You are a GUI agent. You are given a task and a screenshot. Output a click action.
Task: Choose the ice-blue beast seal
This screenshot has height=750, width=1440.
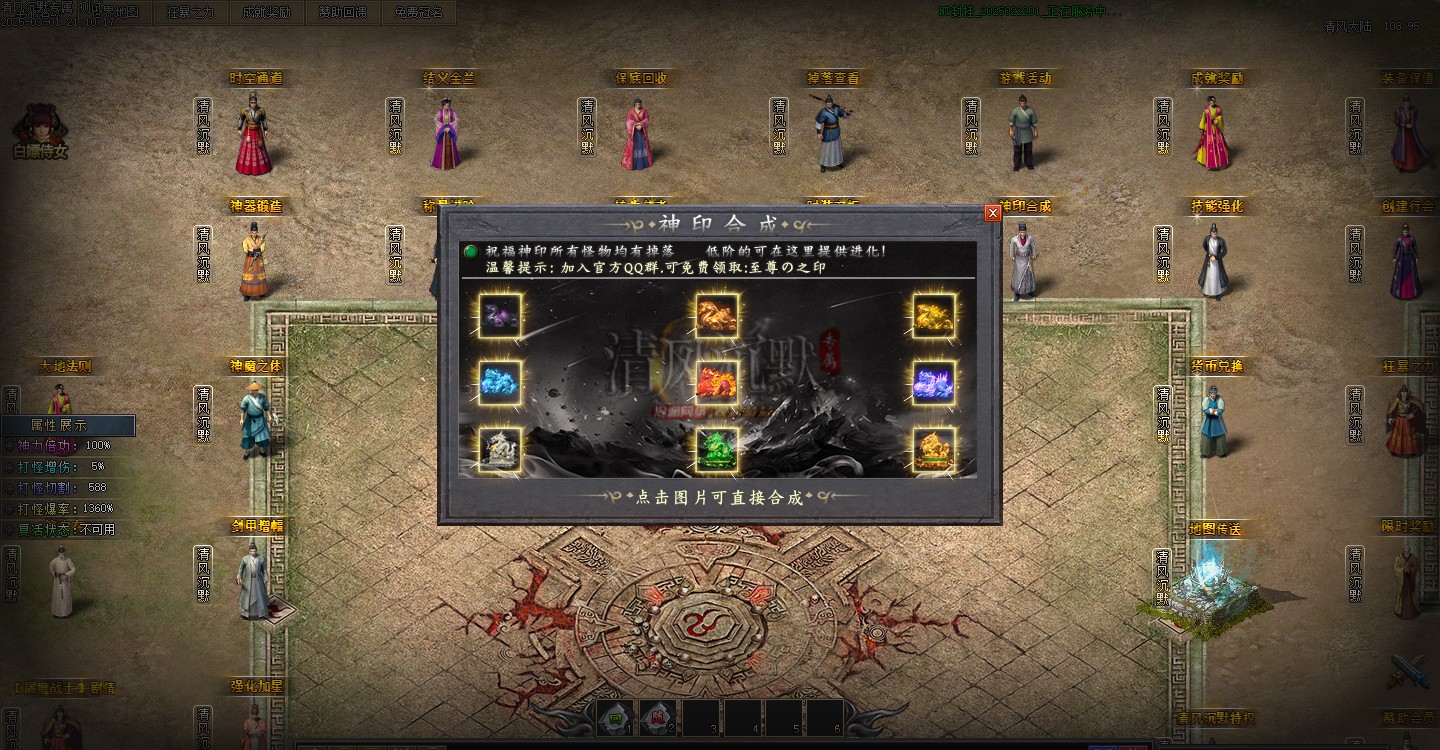coord(500,382)
